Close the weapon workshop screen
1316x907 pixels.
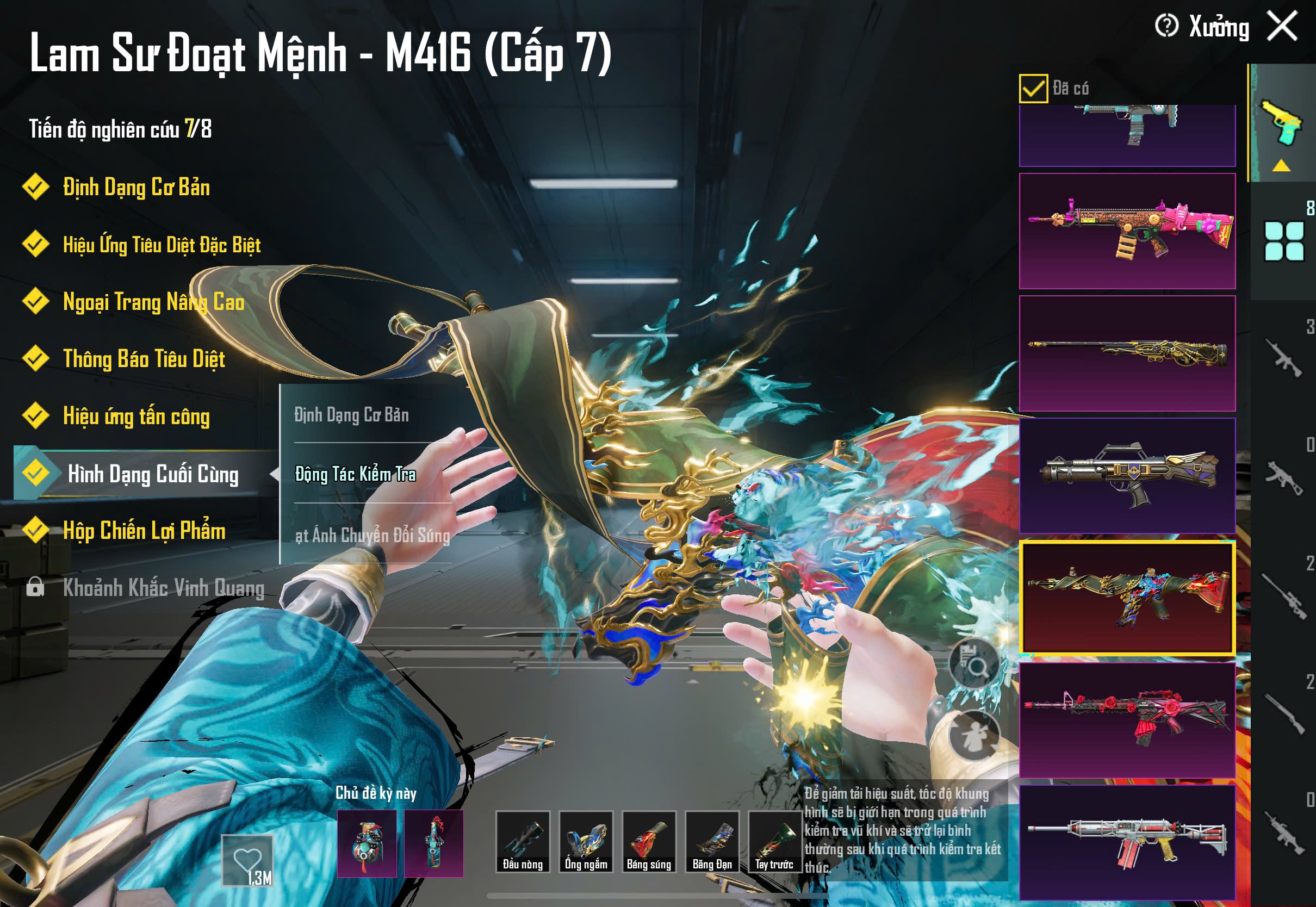[1282, 26]
